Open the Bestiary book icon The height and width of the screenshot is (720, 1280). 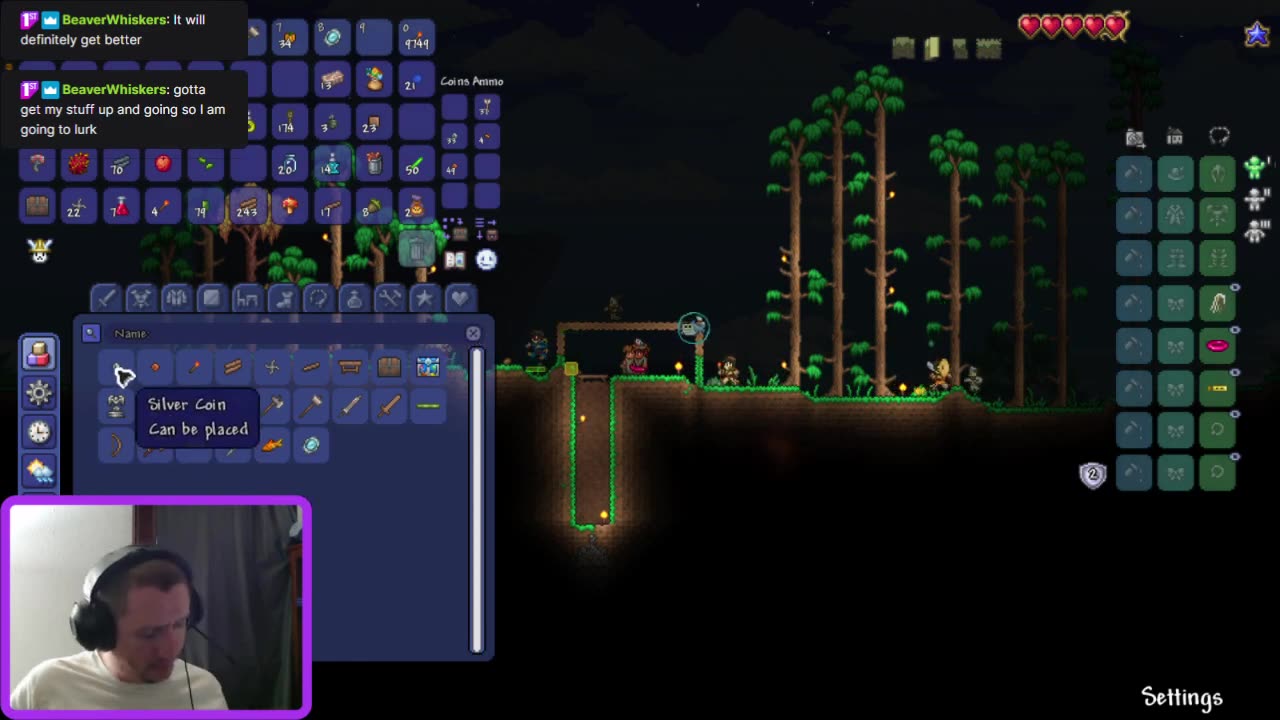click(455, 259)
